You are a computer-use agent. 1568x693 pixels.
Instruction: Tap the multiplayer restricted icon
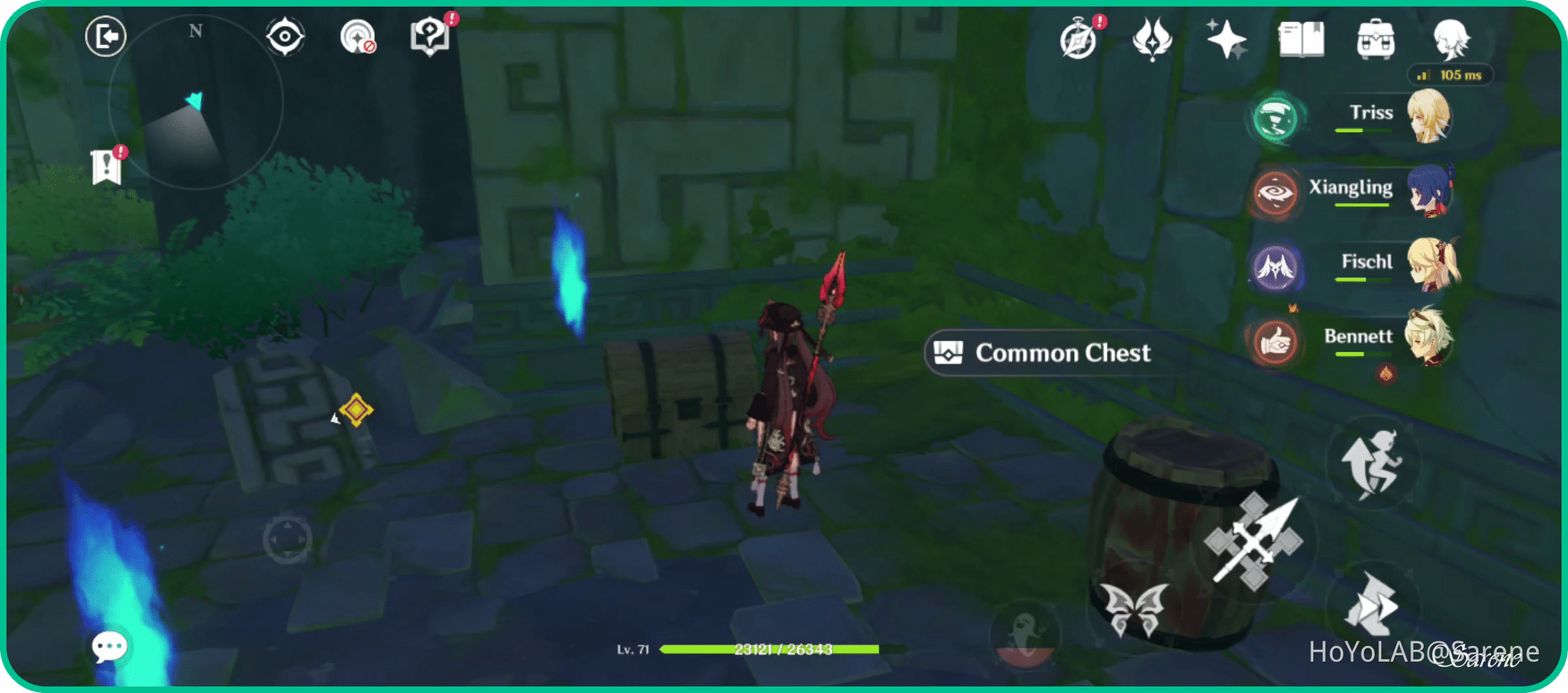[359, 38]
